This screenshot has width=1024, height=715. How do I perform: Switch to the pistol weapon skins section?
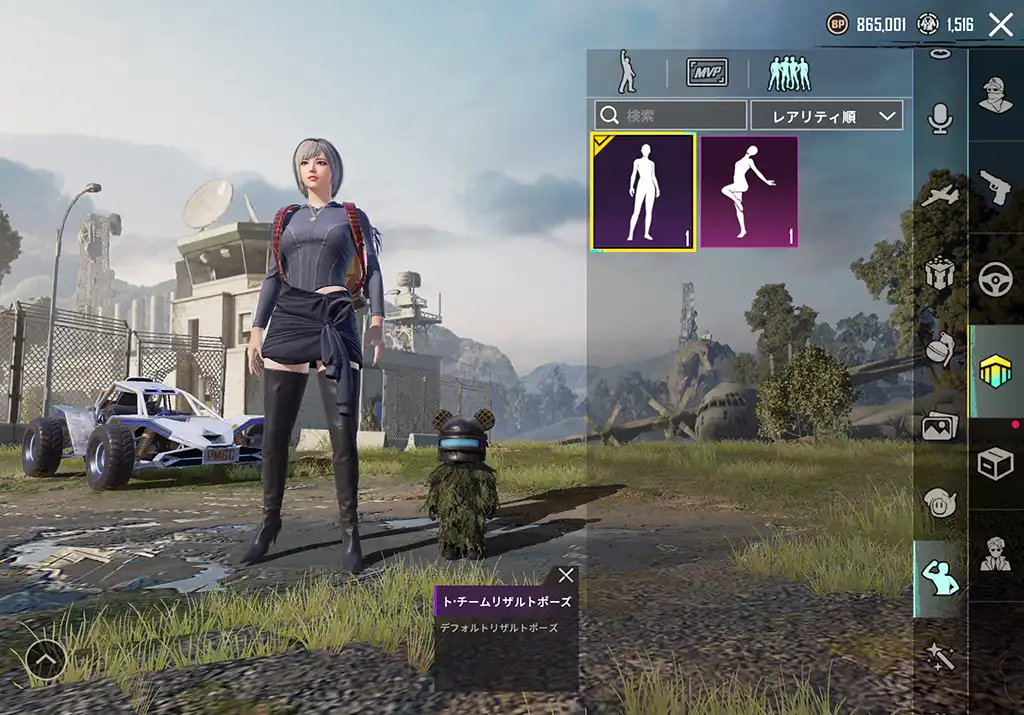coord(996,187)
